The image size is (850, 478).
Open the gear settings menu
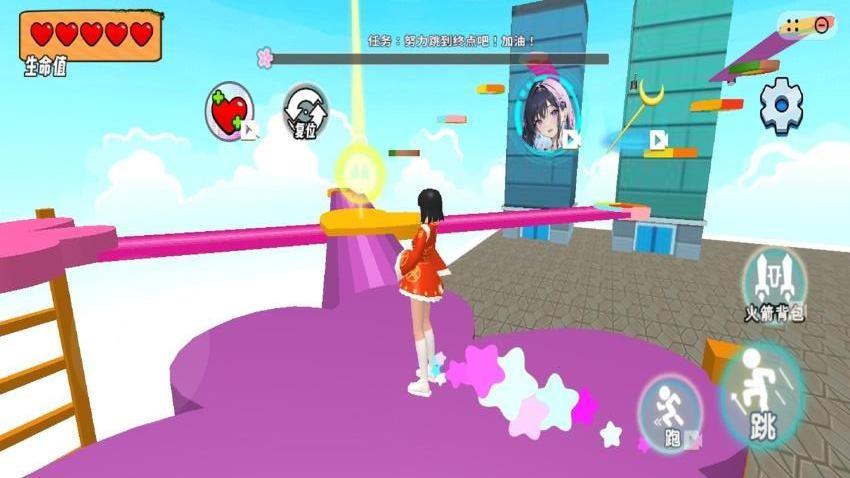click(781, 104)
